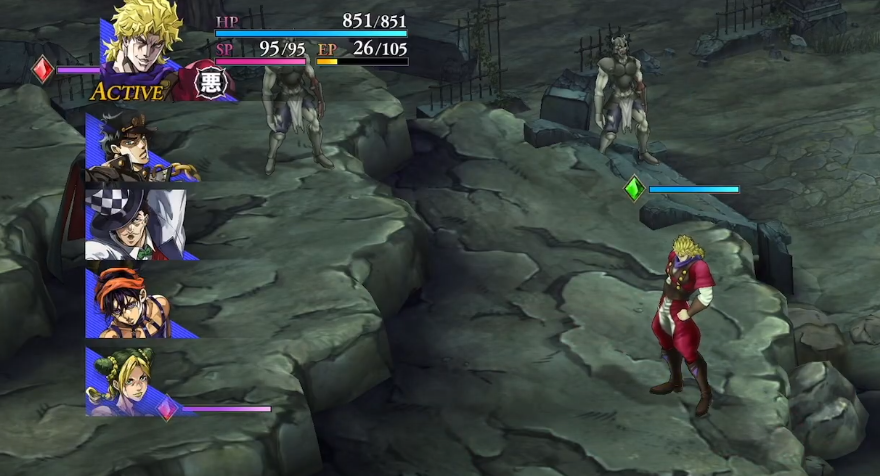This screenshot has height=476, width=880.
Task: Click the 悪 kanji badge icon
Action: (x=210, y=82)
